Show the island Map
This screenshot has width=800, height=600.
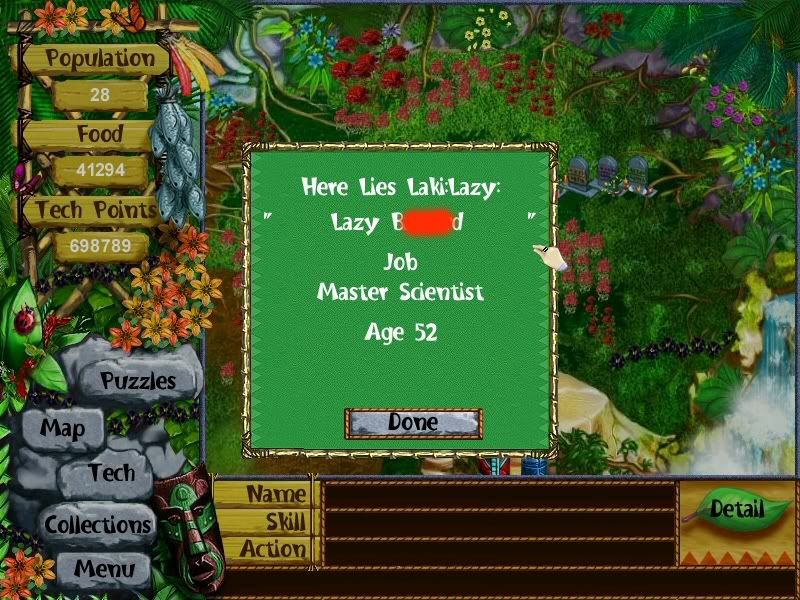click(x=62, y=429)
